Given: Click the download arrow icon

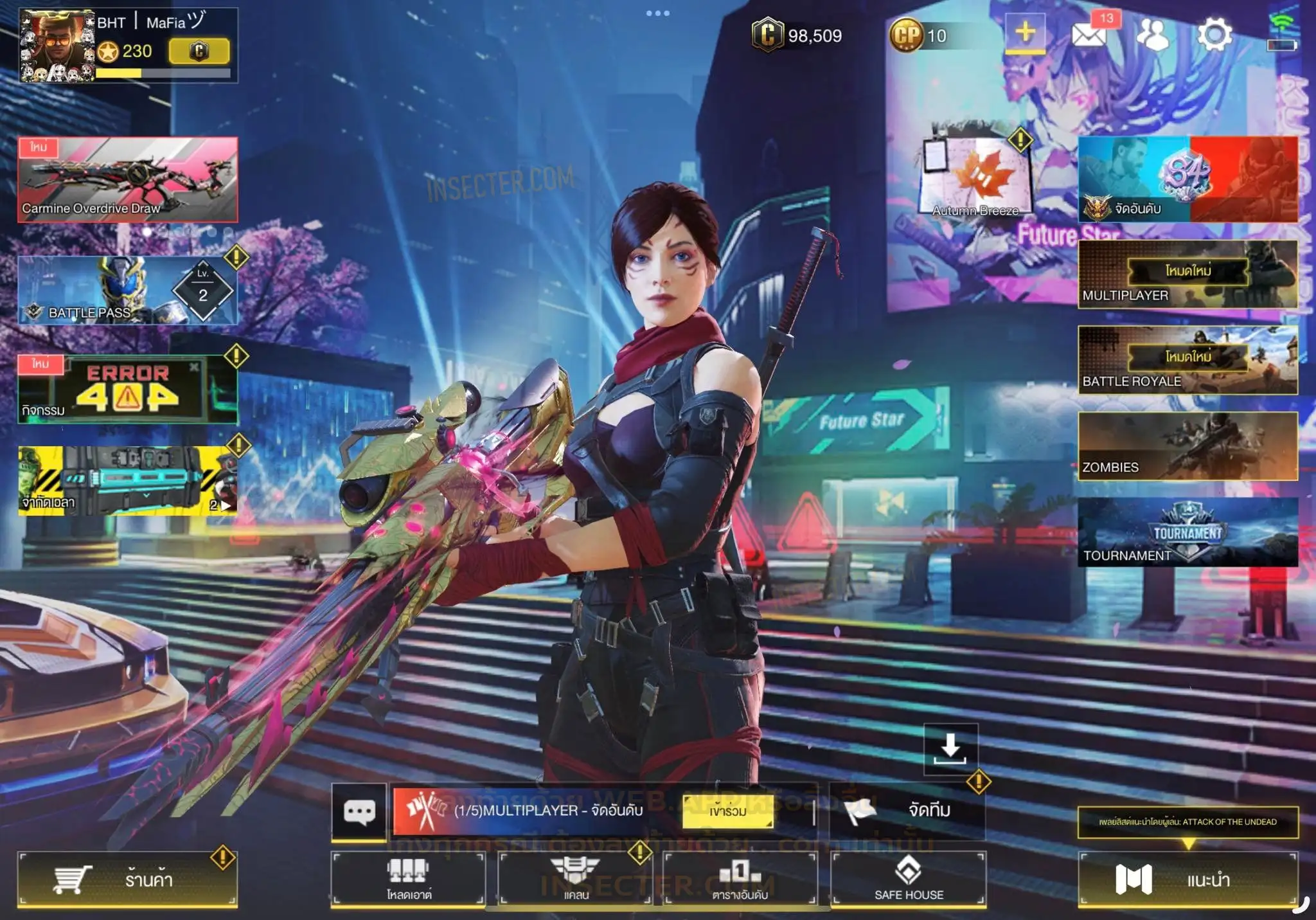Looking at the screenshot, I should coord(950,749).
